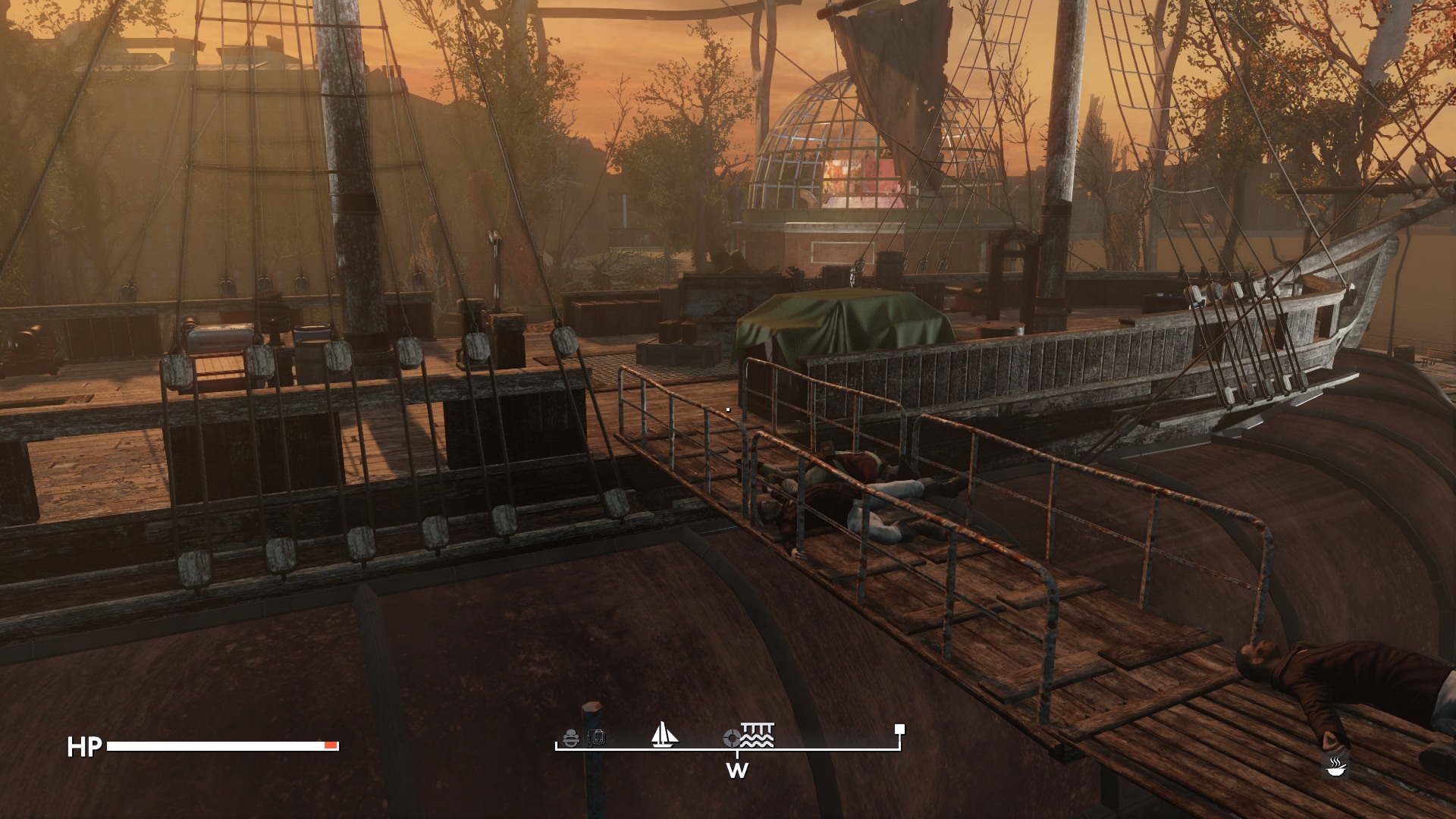Select the life ring compass marker

[x=732, y=737]
